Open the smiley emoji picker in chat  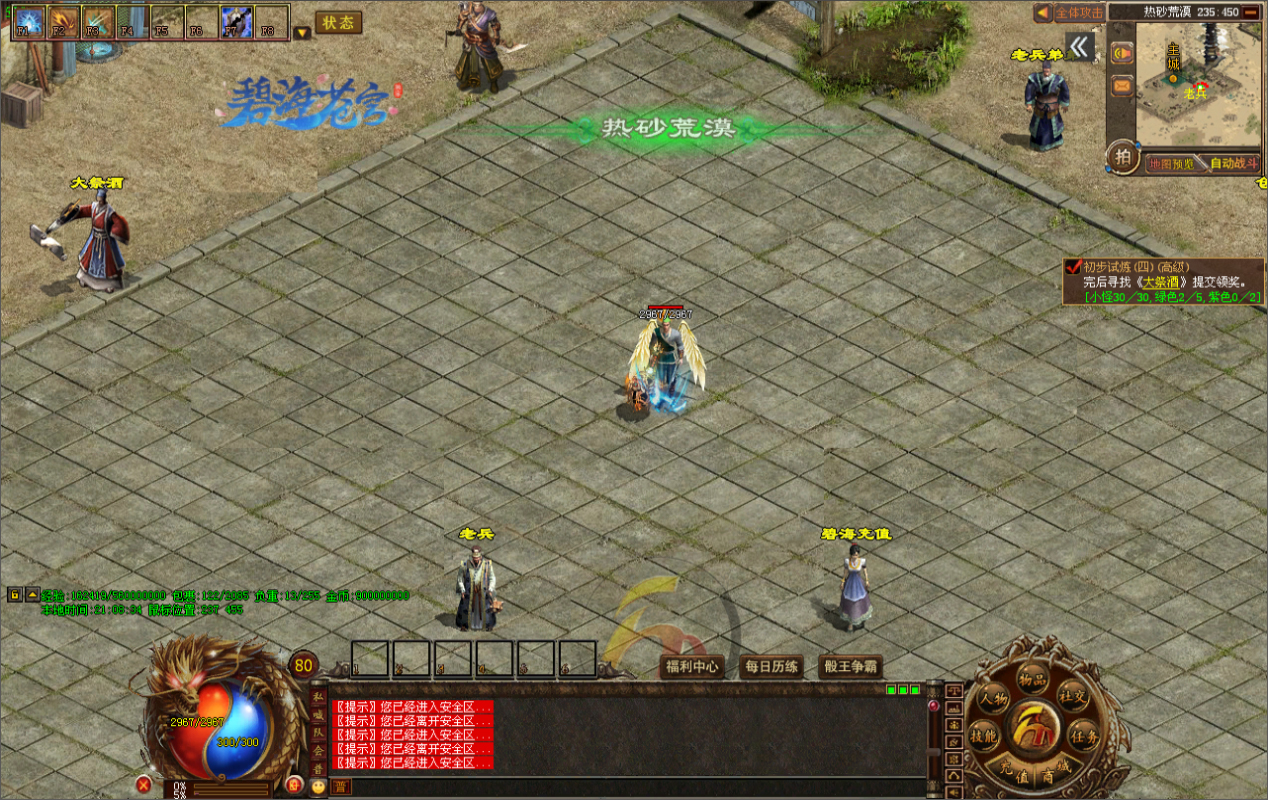[x=318, y=787]
